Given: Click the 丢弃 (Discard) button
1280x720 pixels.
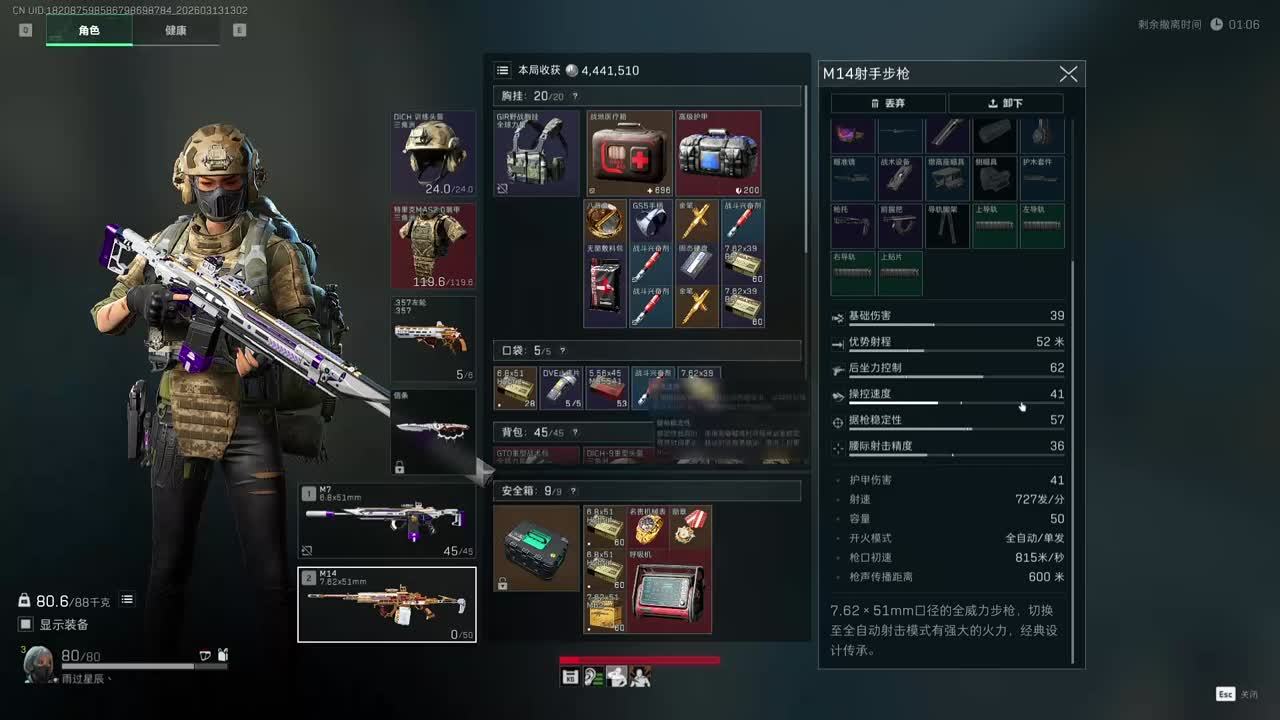Looking at the screenshot, I should 888,103.
